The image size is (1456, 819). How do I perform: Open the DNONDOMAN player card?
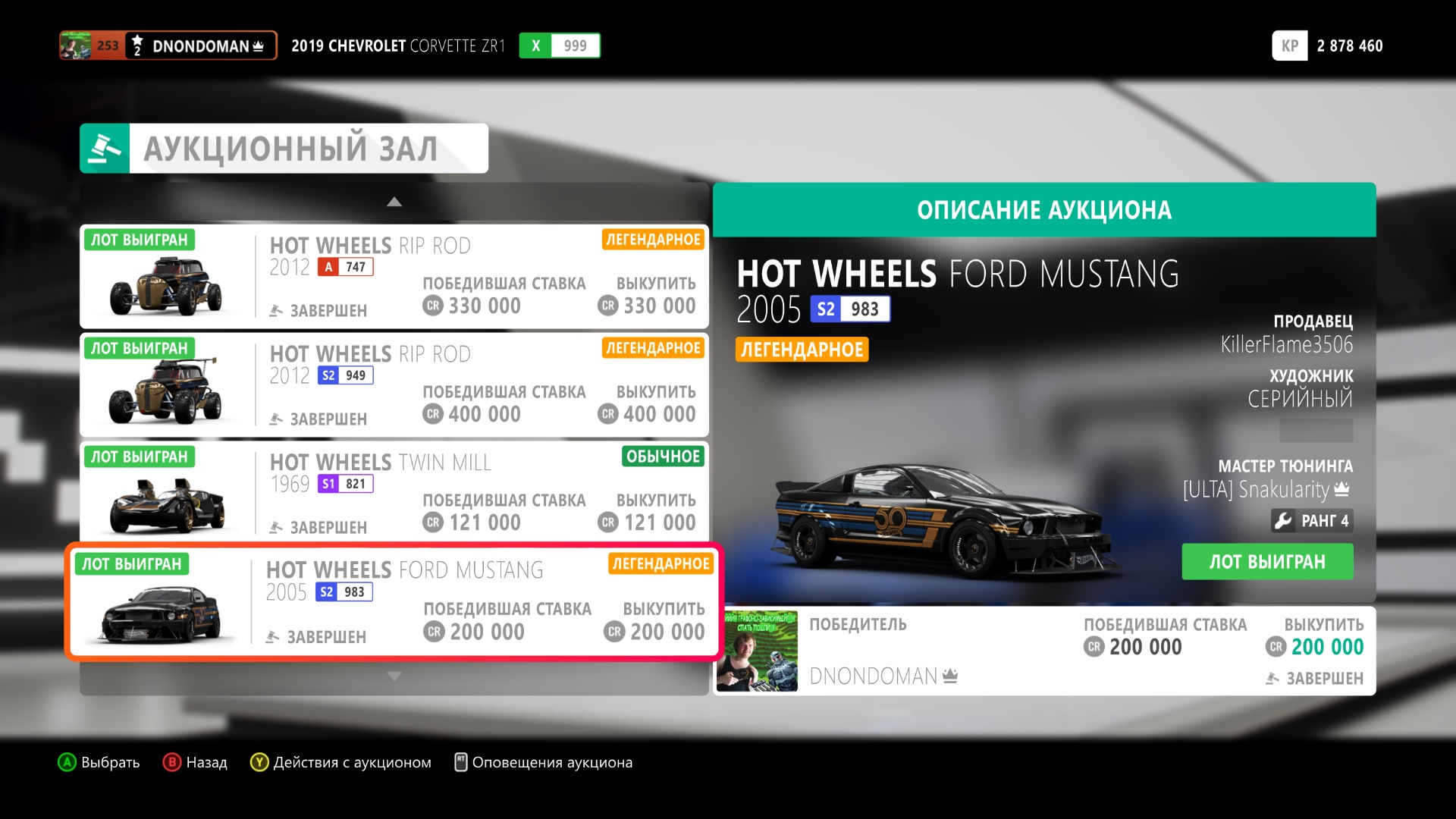pos(168,45)
